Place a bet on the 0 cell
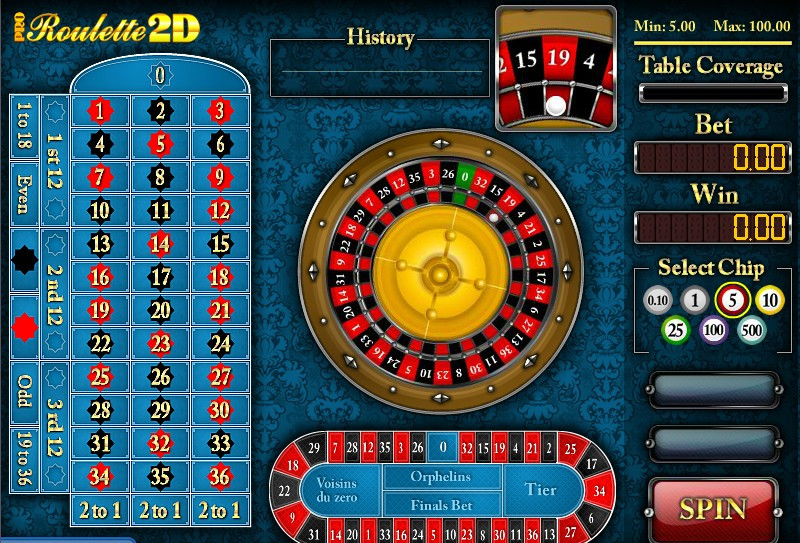The image size is (800, 543). 159,75
